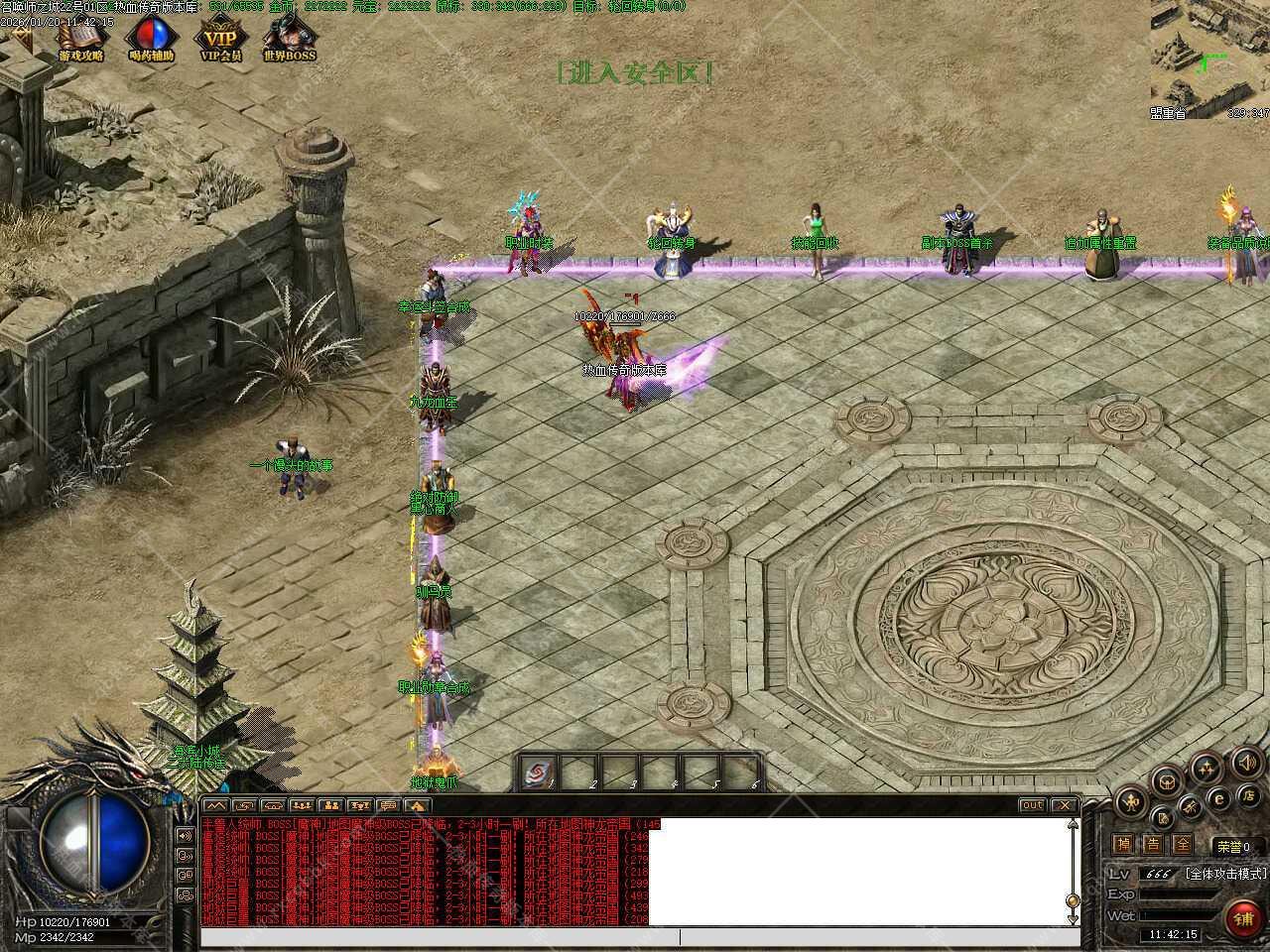
Task: Click the chat panel 'out' button
Action: point(1032,805)
